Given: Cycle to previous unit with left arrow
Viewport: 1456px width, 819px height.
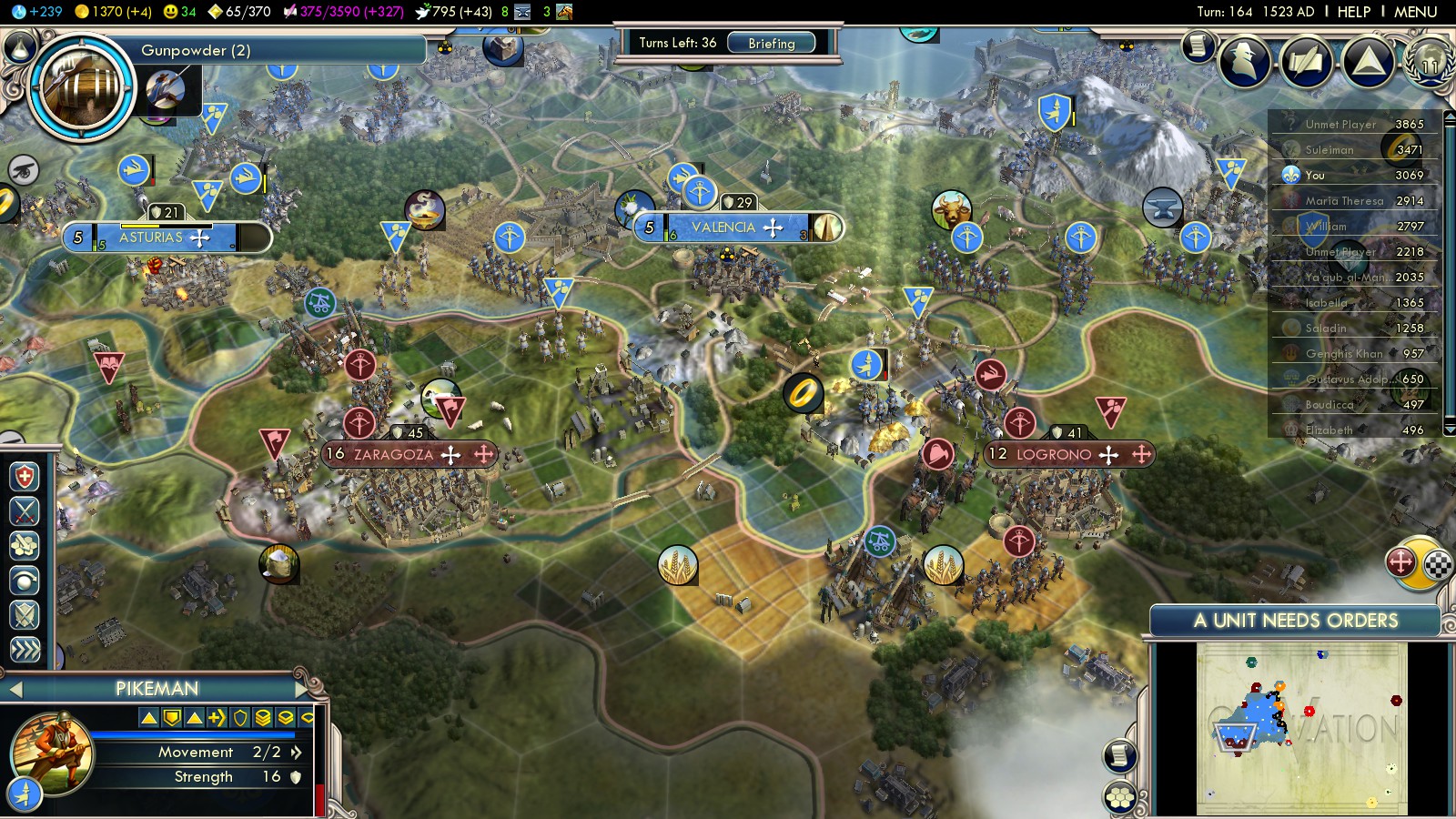Looking at the screenshot, I should (15, 690).
